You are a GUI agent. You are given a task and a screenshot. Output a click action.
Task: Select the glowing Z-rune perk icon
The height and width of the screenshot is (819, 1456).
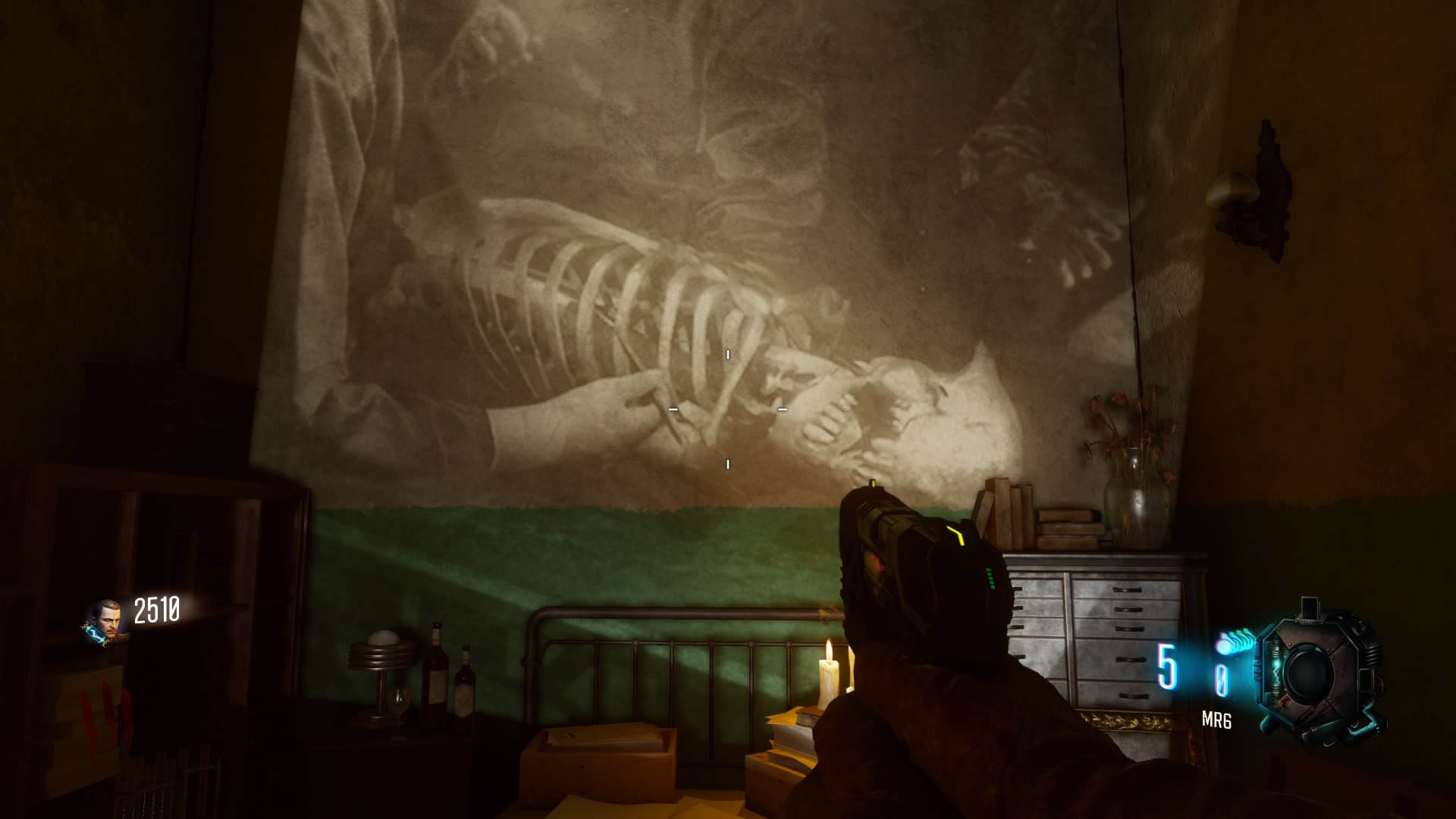95,635
